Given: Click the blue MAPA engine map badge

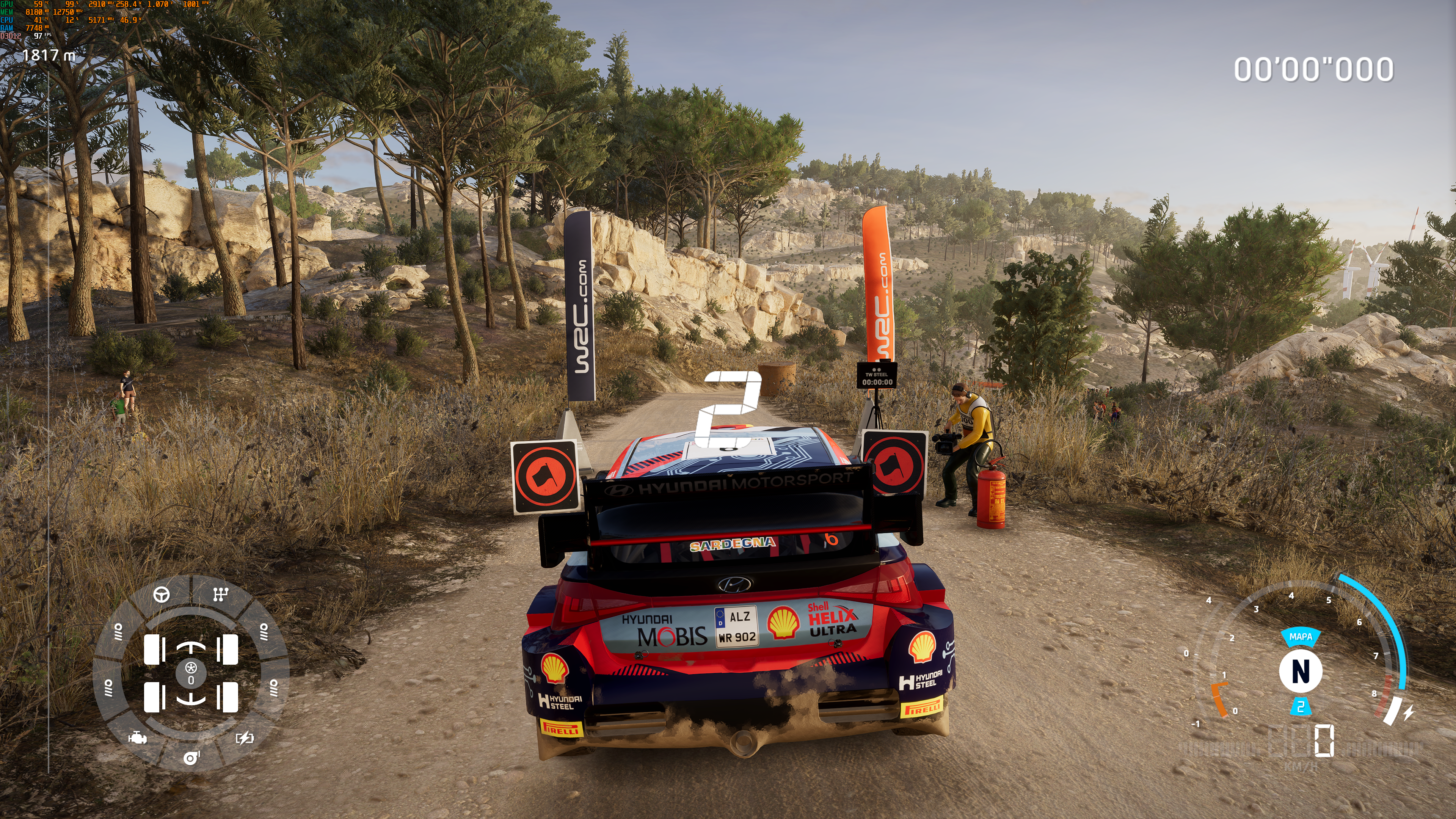Looking at the screenshot, I should 1300,637.
